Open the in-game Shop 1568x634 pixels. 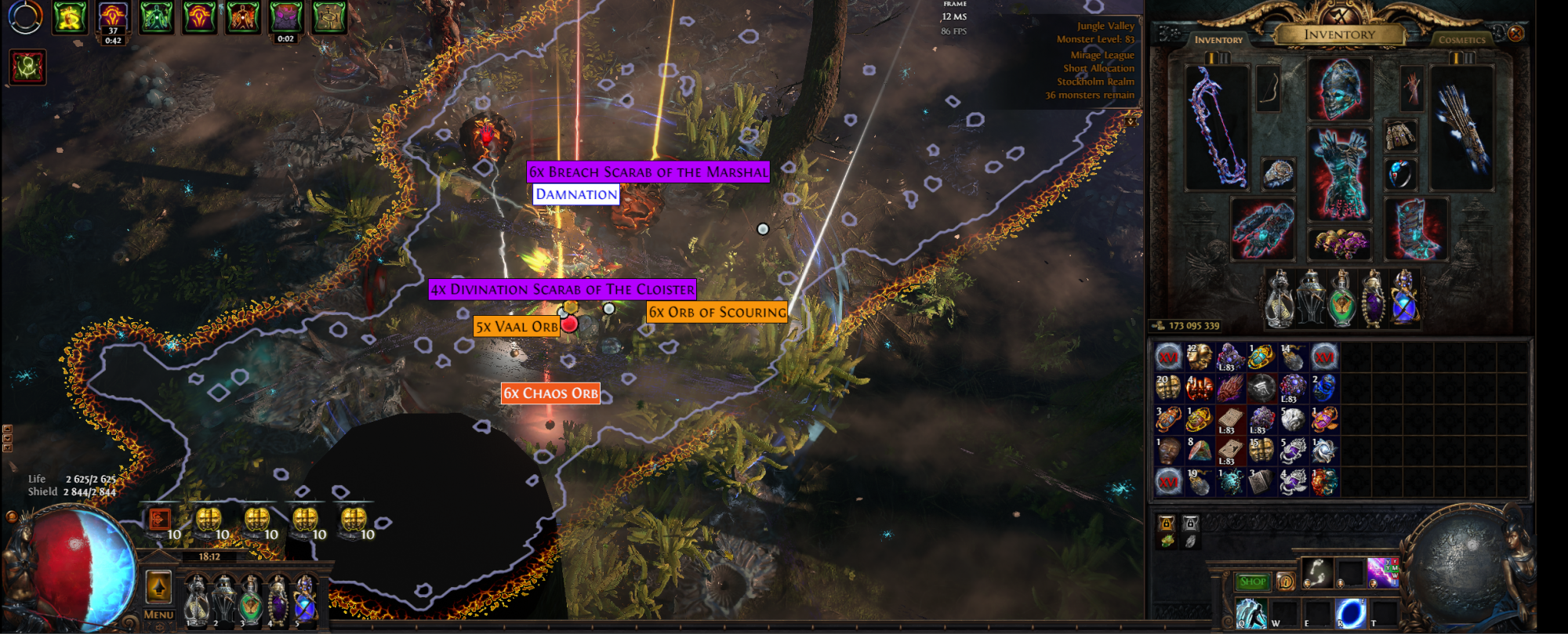[1252, 581]
